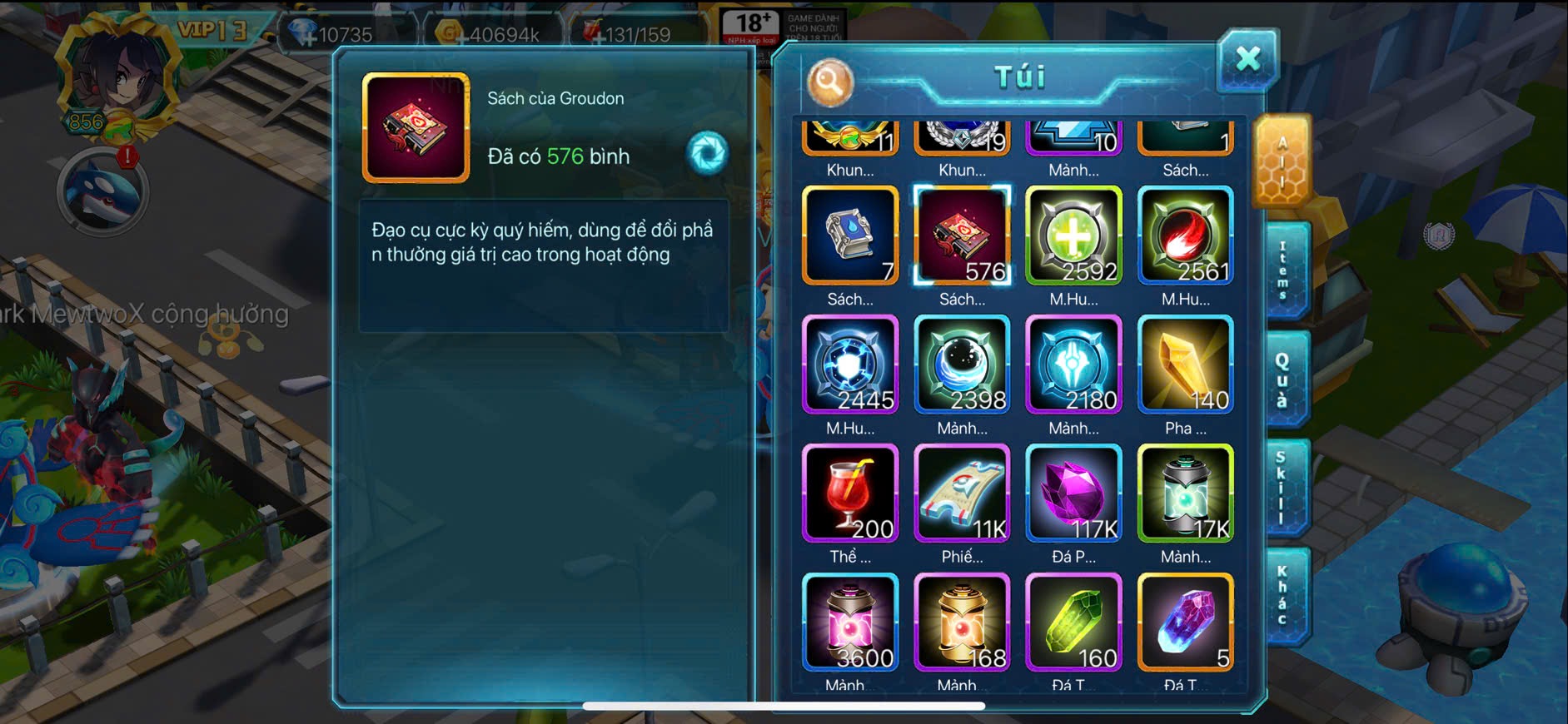Close the Túi bag window

pos(1247,59)
